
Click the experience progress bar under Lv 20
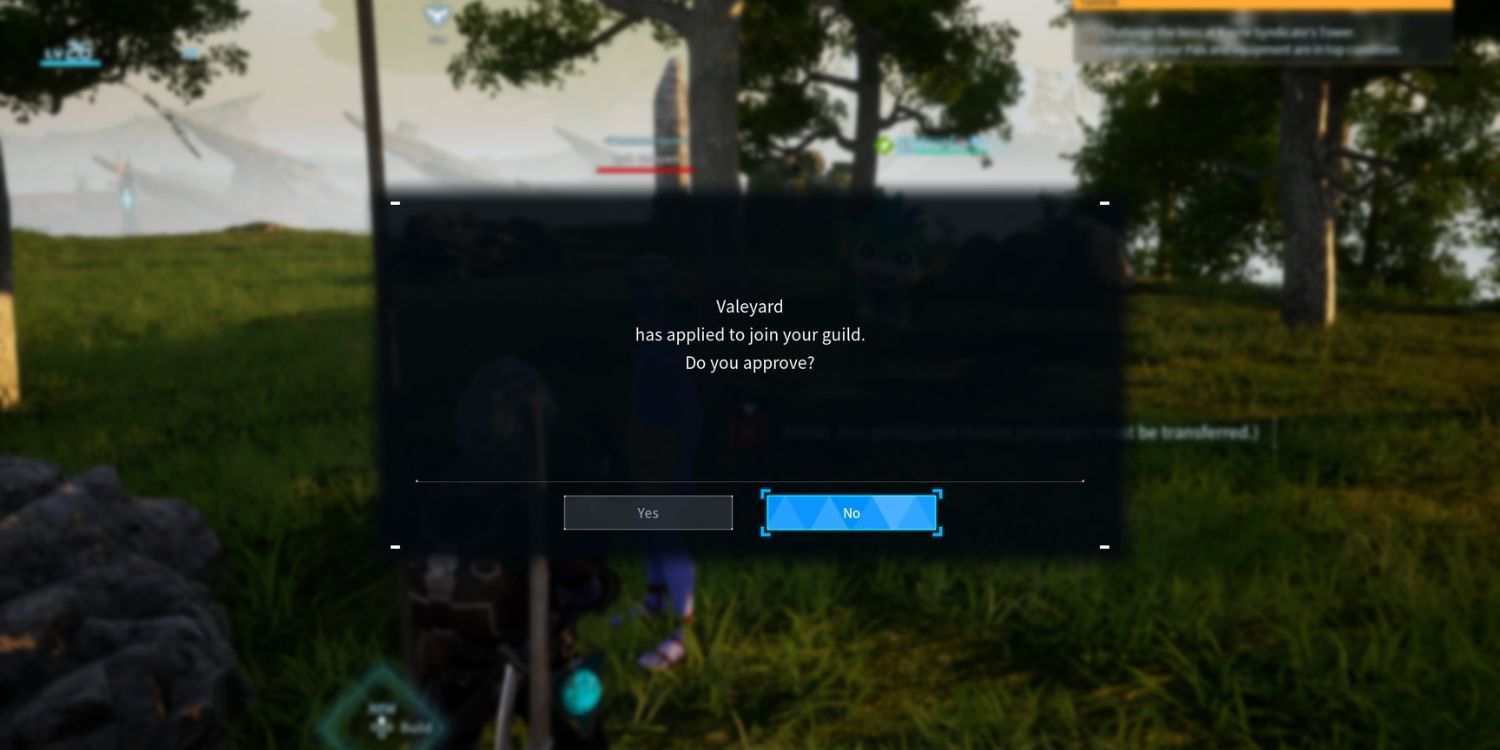point(68,63)
